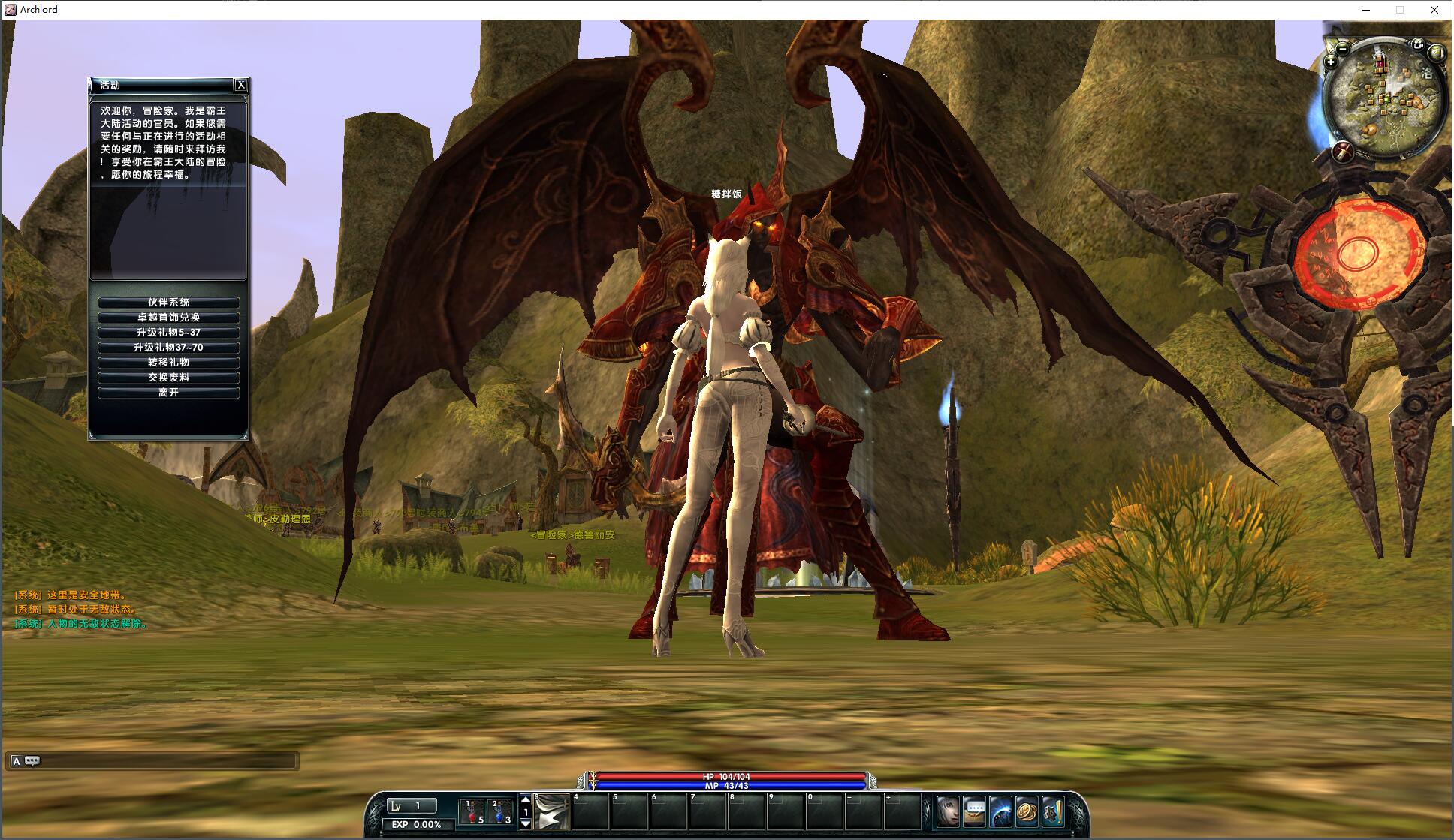Pick the 升级礼物5~37 option
Image resolution: width=1454 pixels, height=840 pixels.
[x=168, y=333]
